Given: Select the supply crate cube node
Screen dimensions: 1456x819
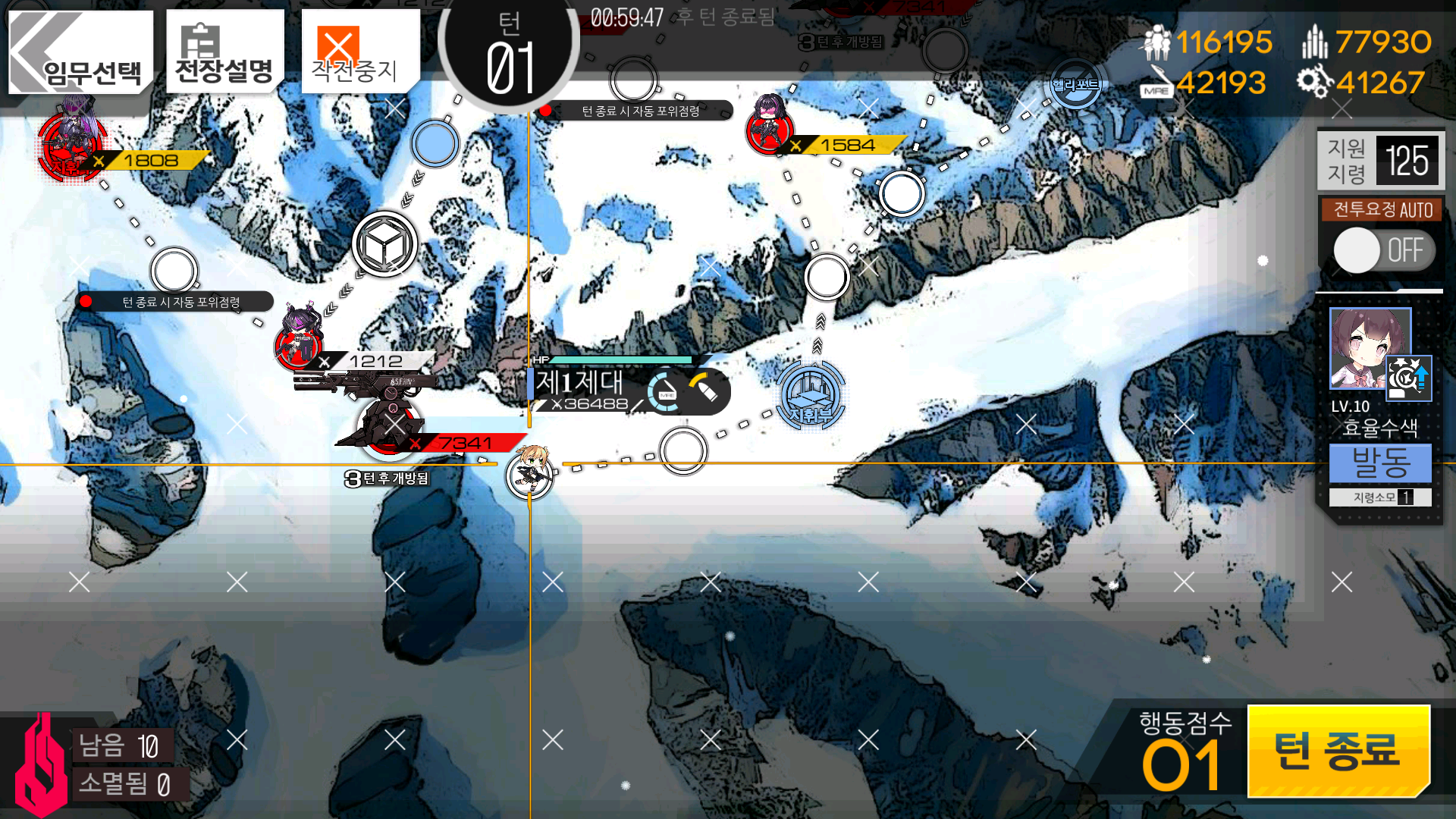Looking at the screenshot, I should [x=384, y=244].
